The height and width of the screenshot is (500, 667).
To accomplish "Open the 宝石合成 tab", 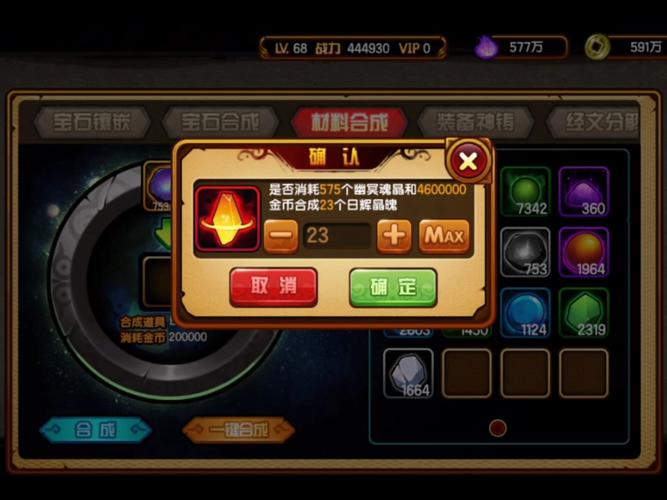I will (x=219, y=122).
